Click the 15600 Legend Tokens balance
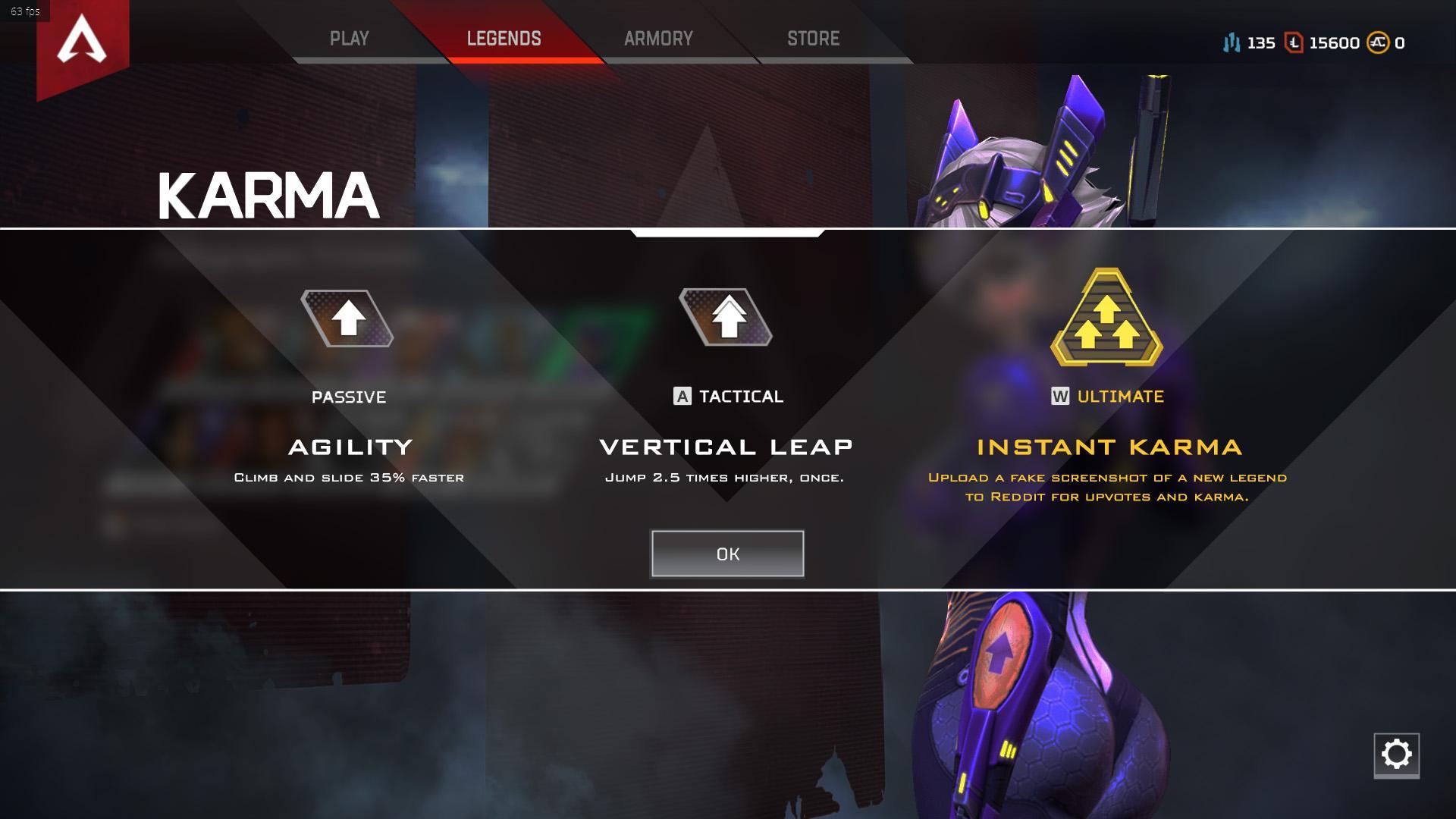The image size is (1456, 819). pos(1337,43)
